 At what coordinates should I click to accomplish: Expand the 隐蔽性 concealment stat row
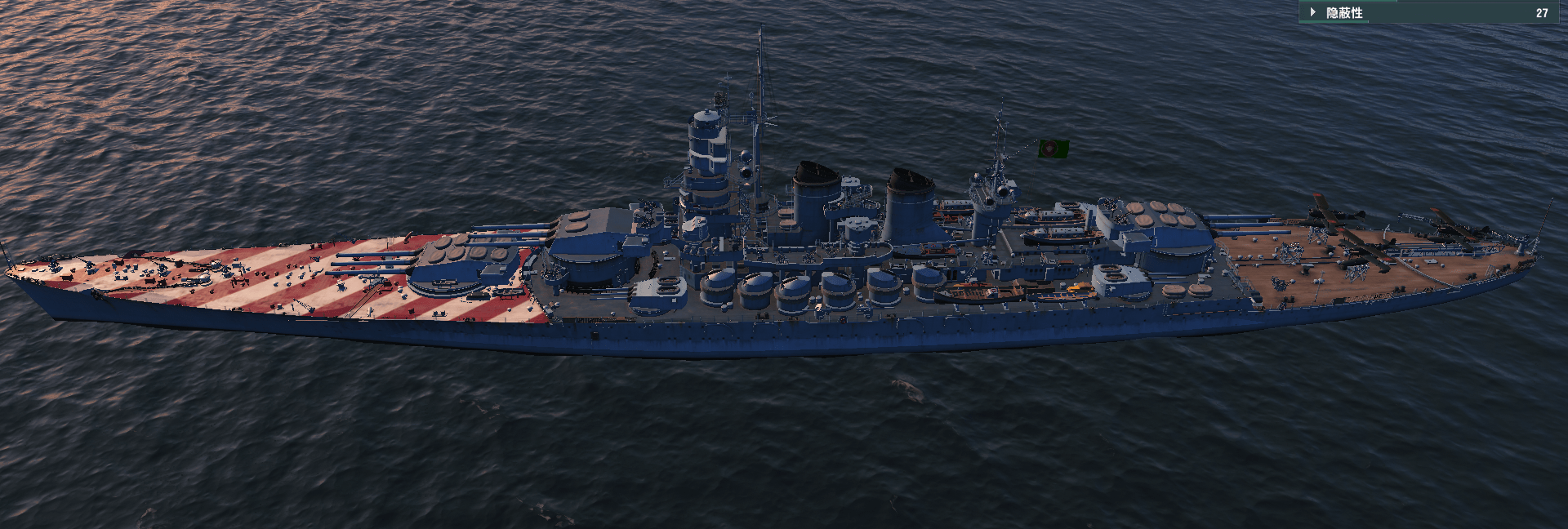tap(1313, 12)
